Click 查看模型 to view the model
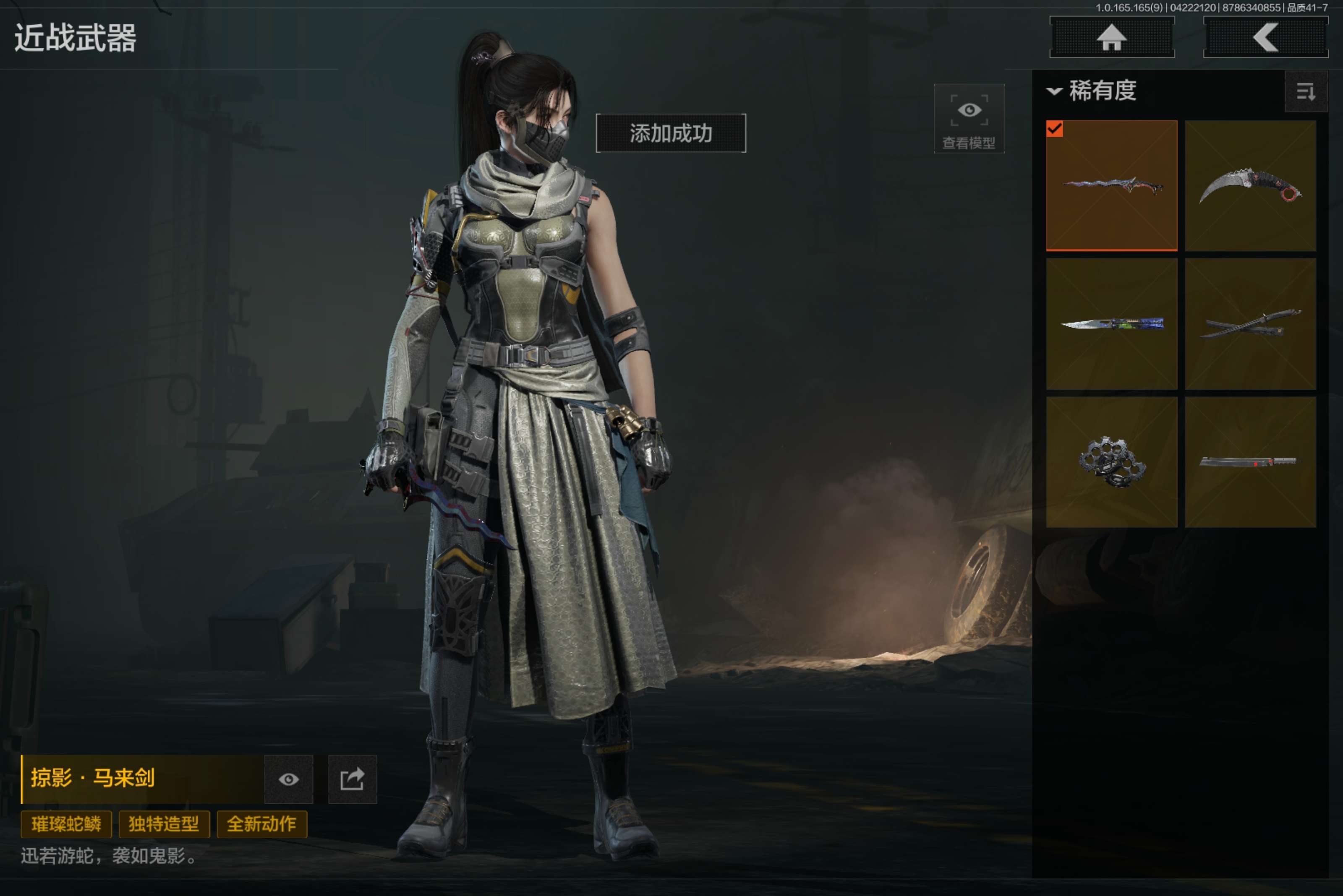This screenshot has height=896, width=1343. (x=969, y=119)
